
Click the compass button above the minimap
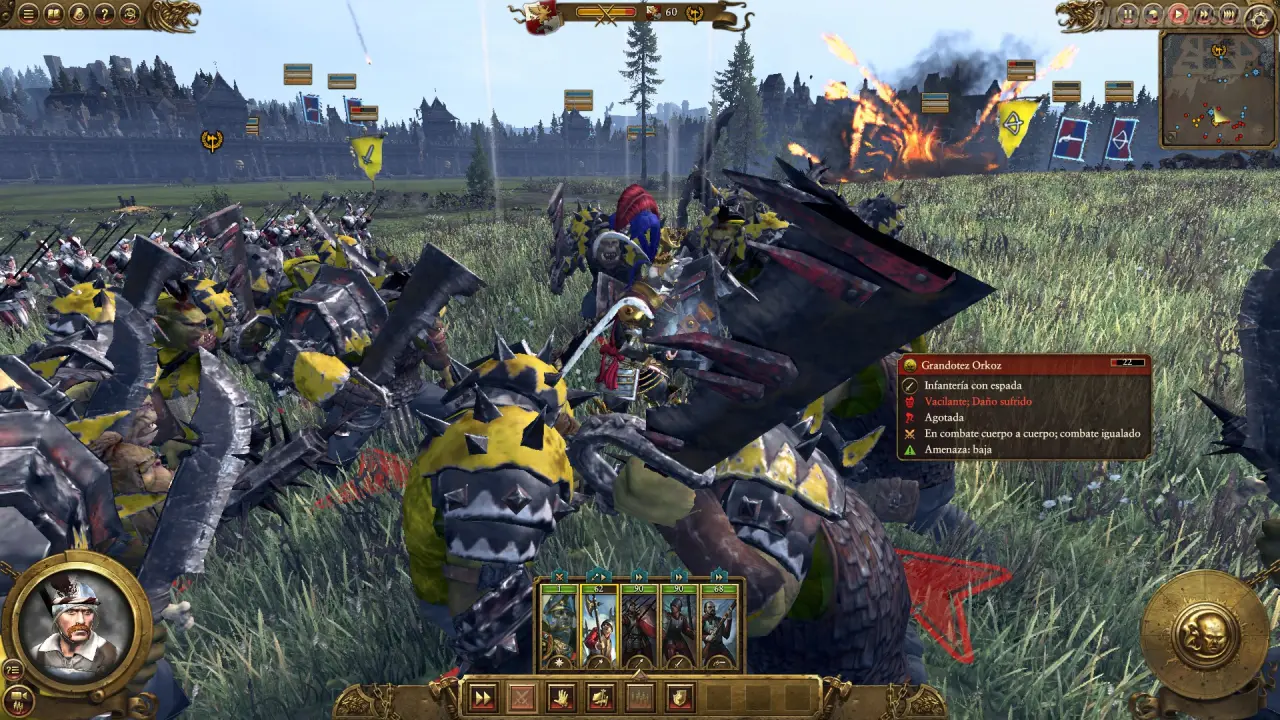[1258, 18]
